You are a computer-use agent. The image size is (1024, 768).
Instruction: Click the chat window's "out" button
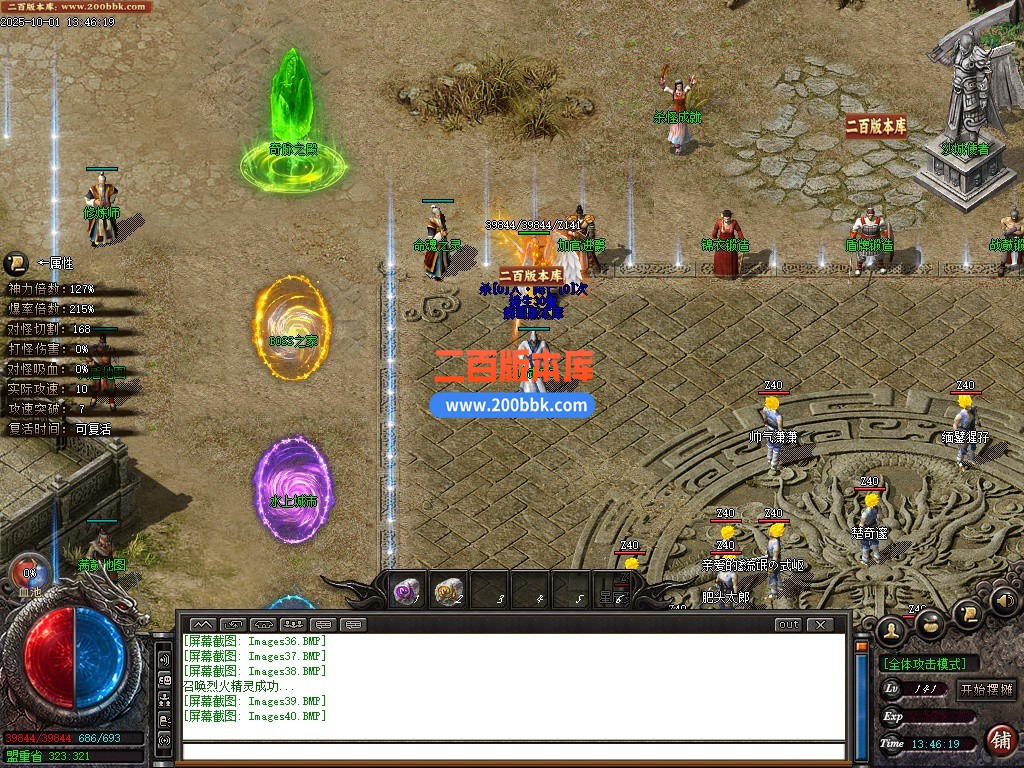pos(788,625)
